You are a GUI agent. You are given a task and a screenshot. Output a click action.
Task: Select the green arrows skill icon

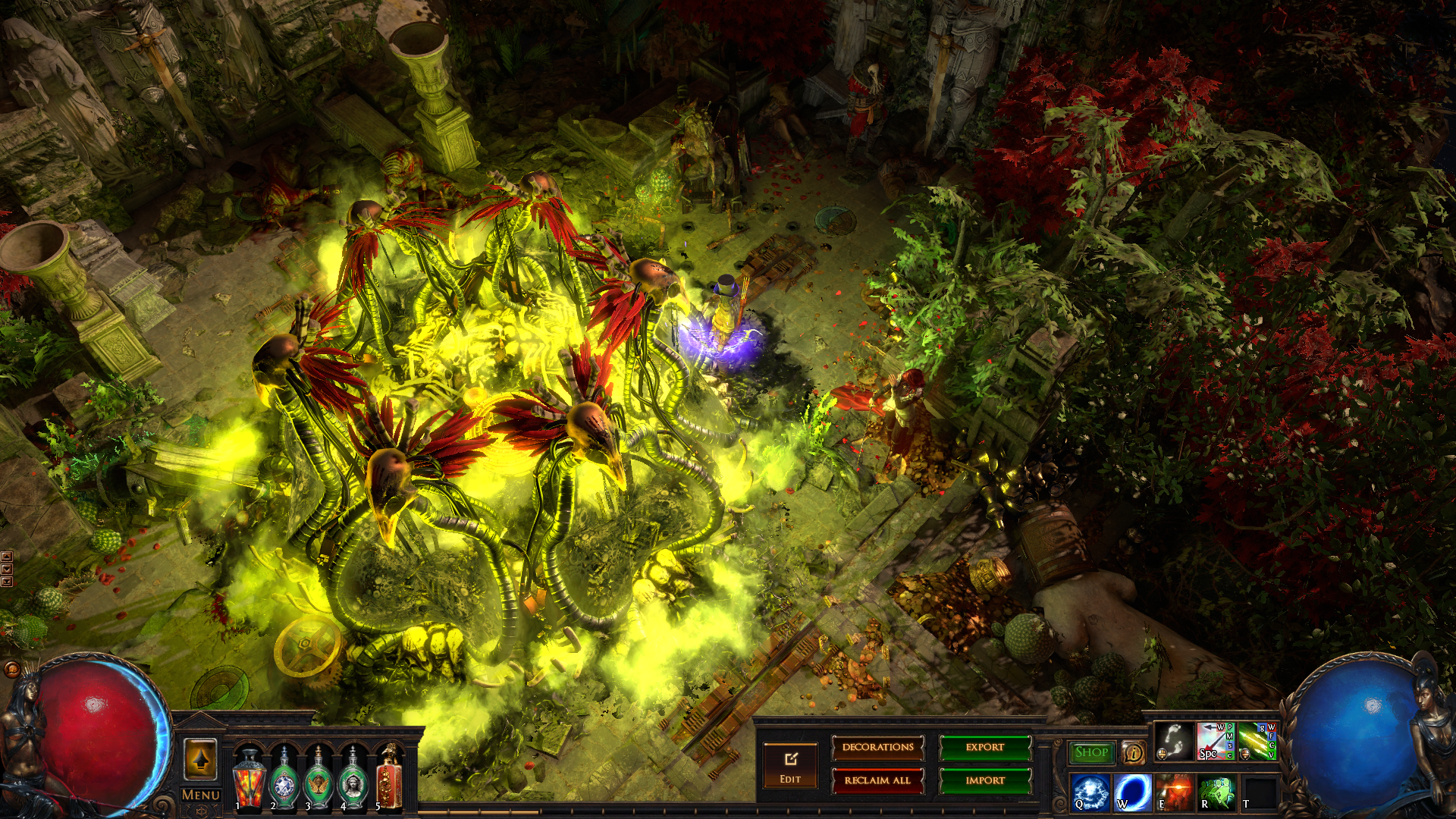(1257, 741)
